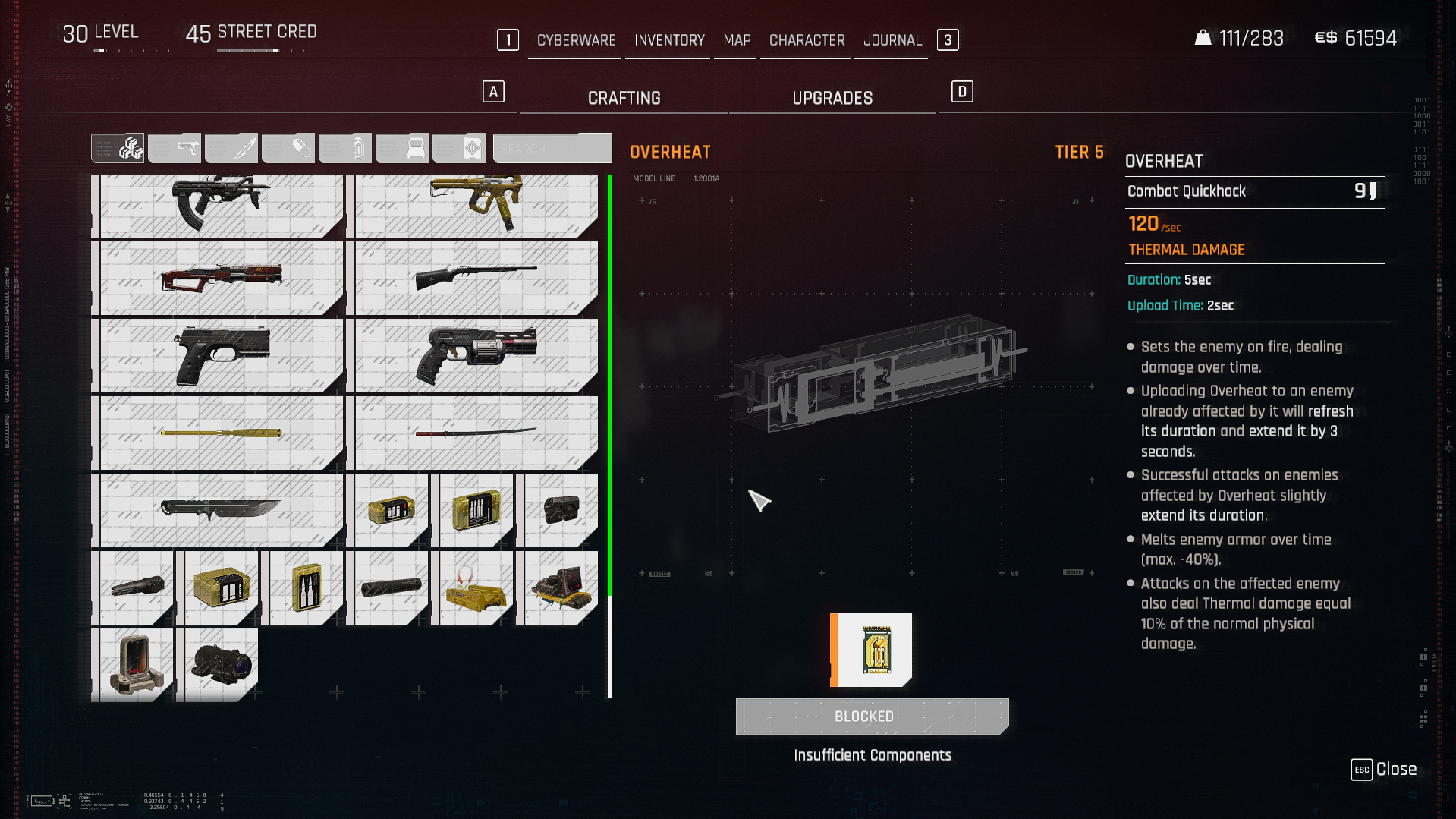Select the Crafting sub-tab
1456x819 pixels.
pyautogui.click(x=624, y=99)
